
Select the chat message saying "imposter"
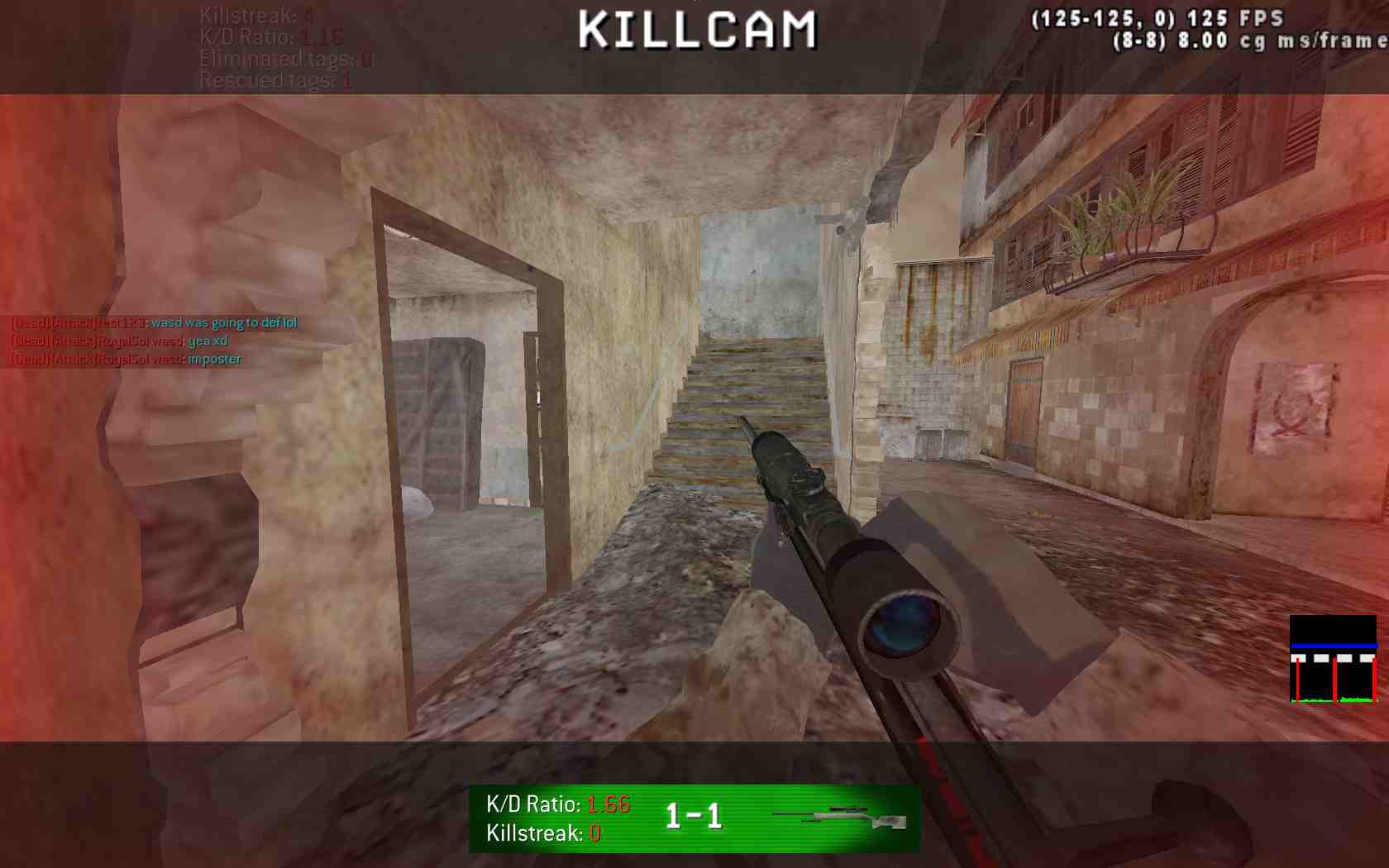click(x=126, y=359)
